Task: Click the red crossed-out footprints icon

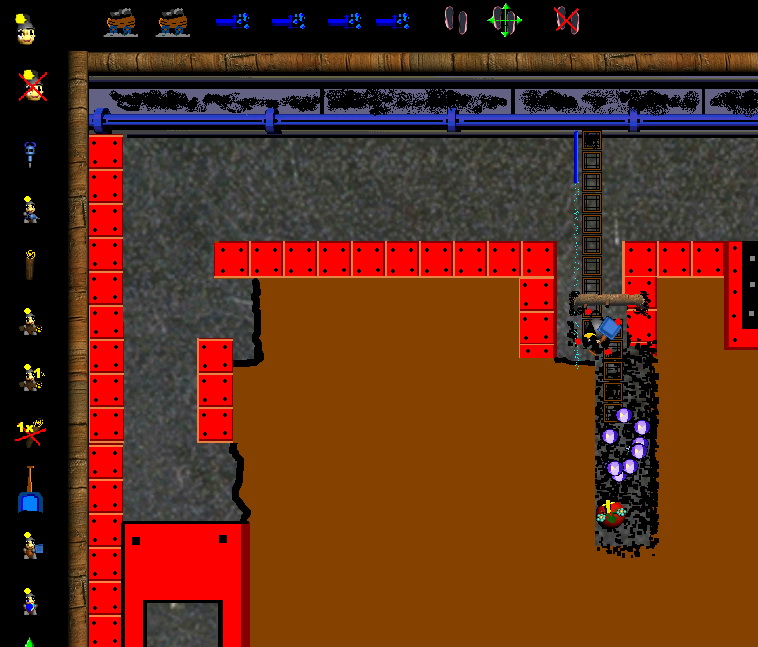Action: (x=567, y=20)
